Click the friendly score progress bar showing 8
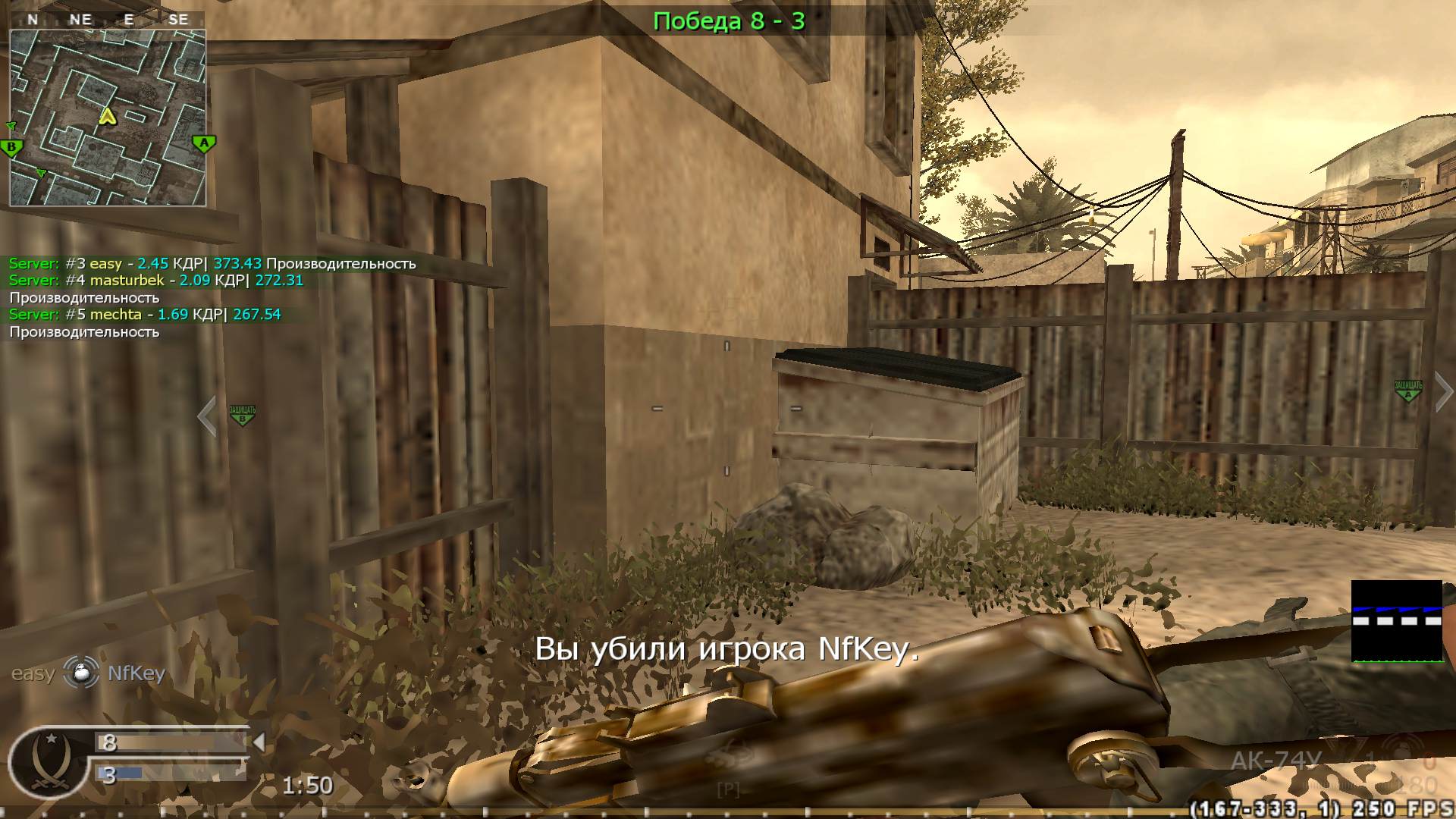 (174, 742)
